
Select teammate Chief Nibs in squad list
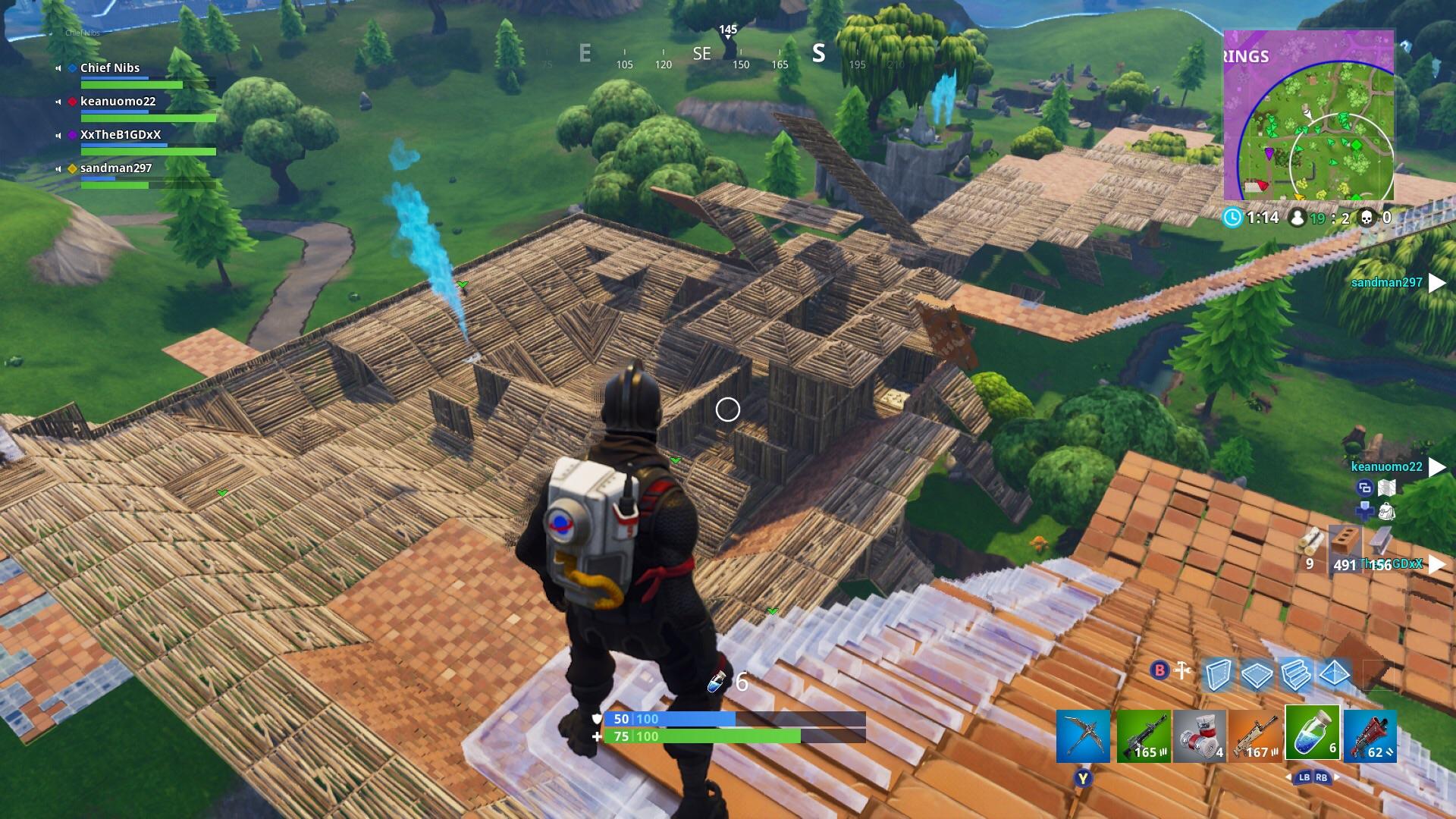point(110,68)
